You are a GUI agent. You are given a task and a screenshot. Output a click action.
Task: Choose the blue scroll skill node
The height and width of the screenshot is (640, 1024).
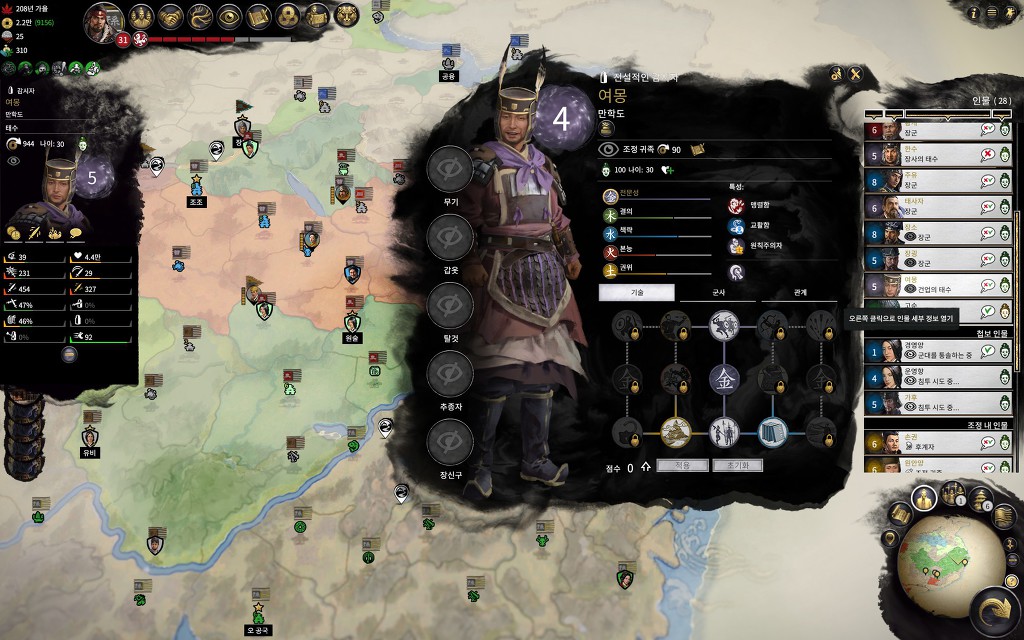coord(772,432)
